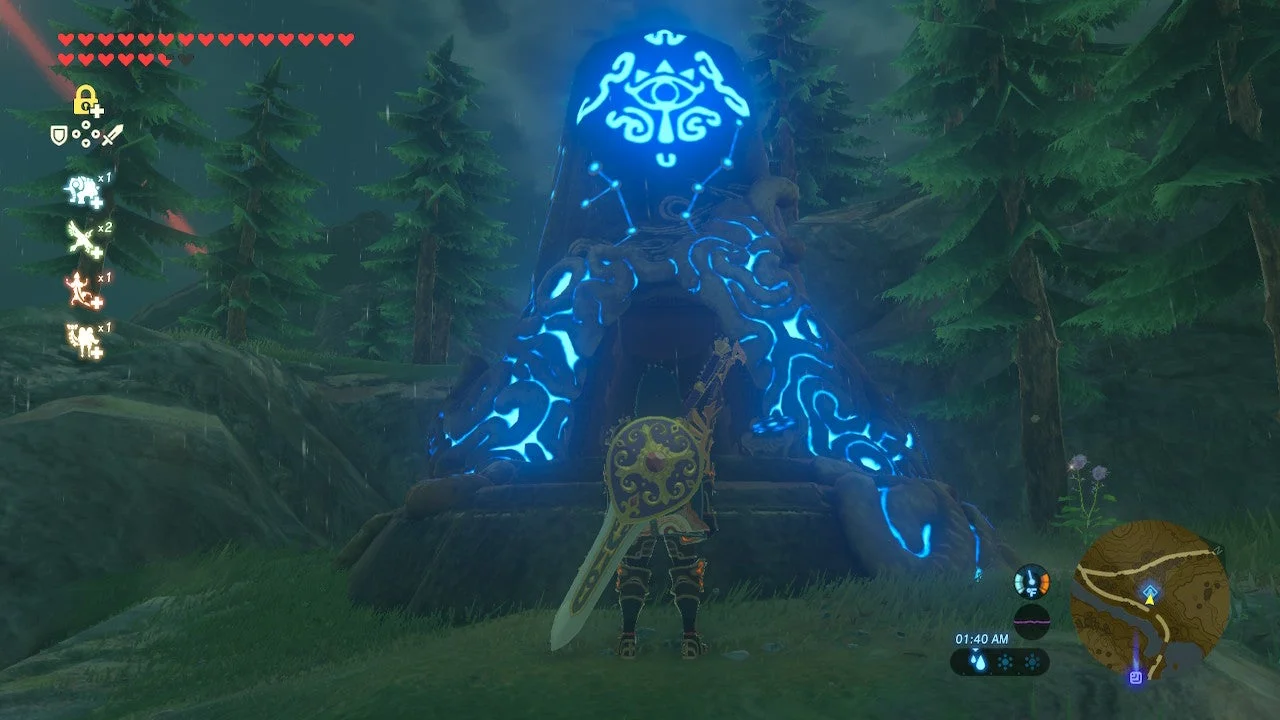Click the shield icon beside the D-pad indicator

tap(58, 135)
